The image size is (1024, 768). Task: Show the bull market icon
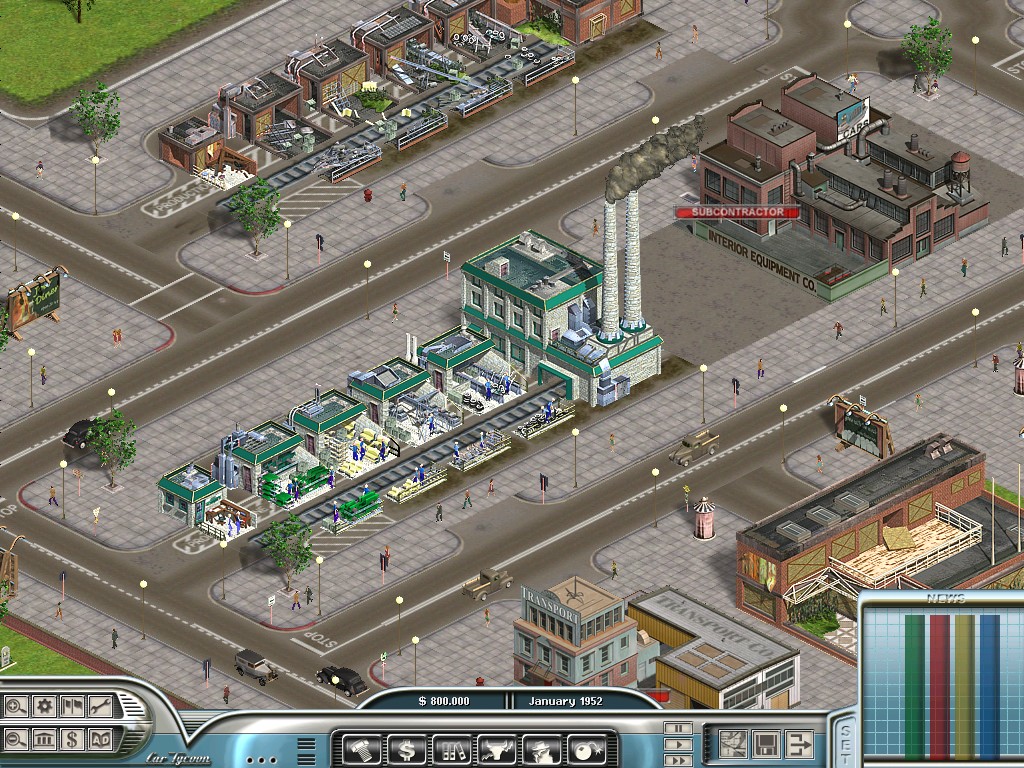point(493,747)
